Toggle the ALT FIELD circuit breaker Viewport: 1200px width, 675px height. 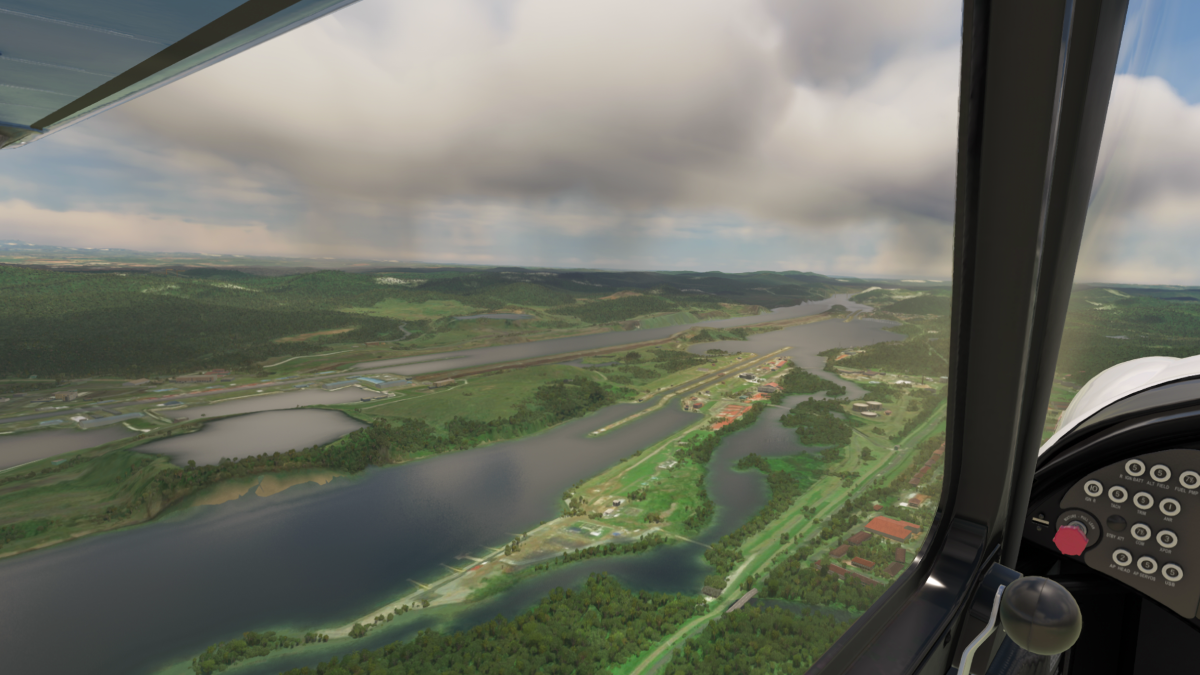1160,473
